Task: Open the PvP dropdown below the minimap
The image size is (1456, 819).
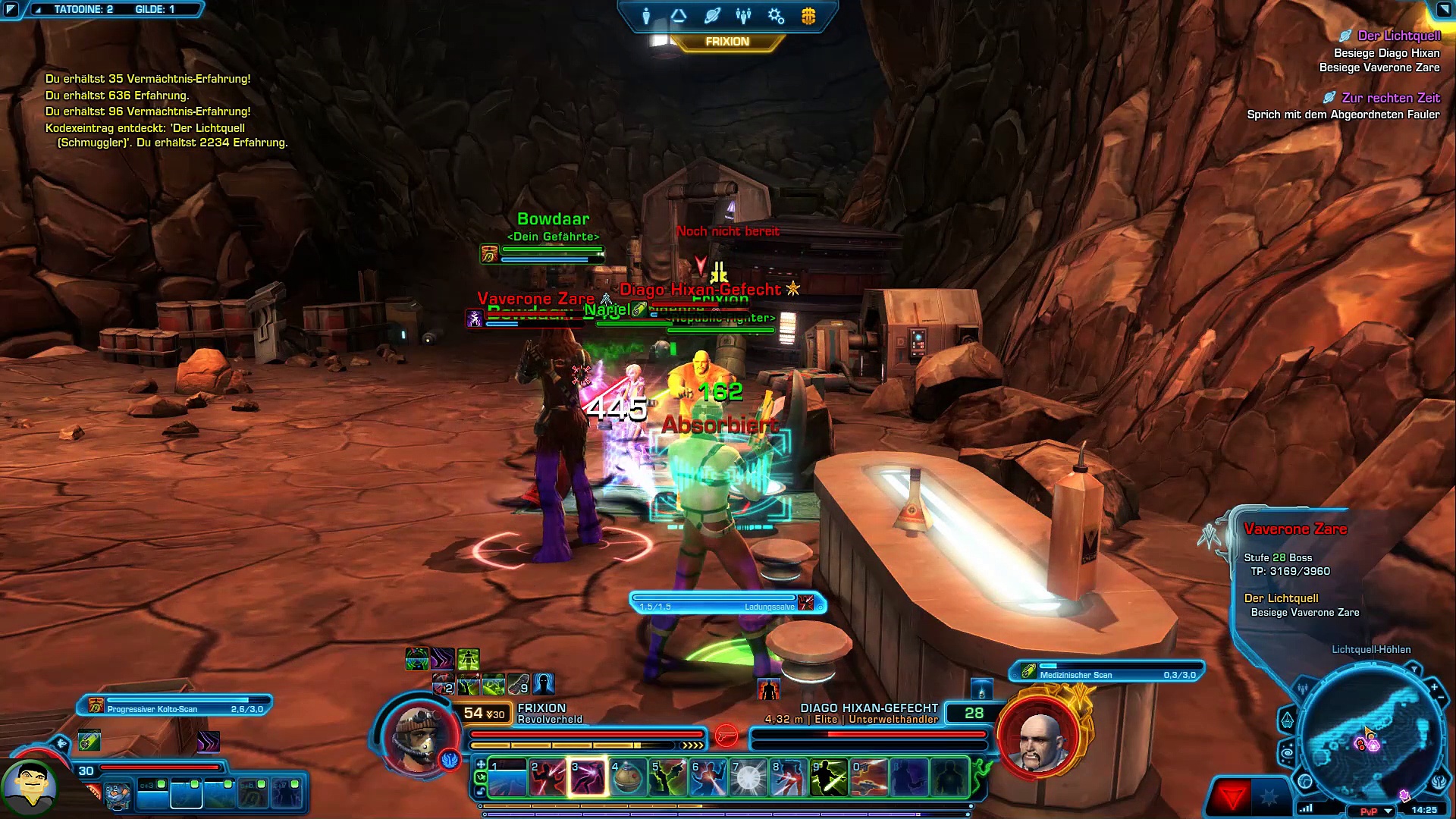Action: coord(1388,811)
